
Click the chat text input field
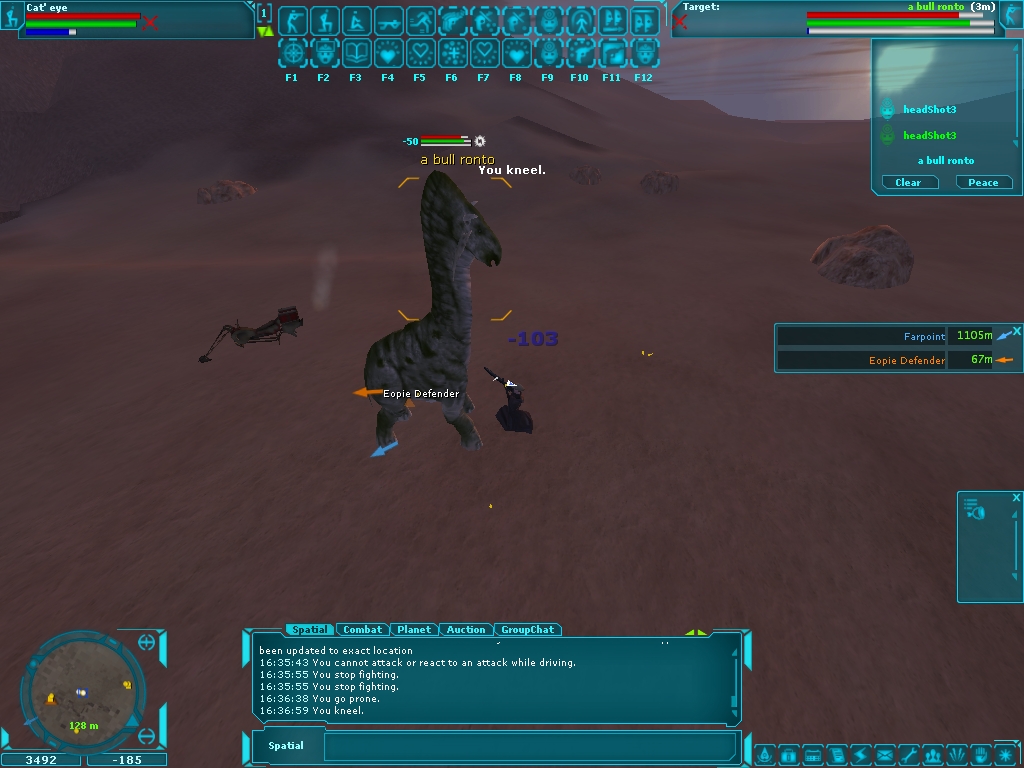tap(528, 746)
